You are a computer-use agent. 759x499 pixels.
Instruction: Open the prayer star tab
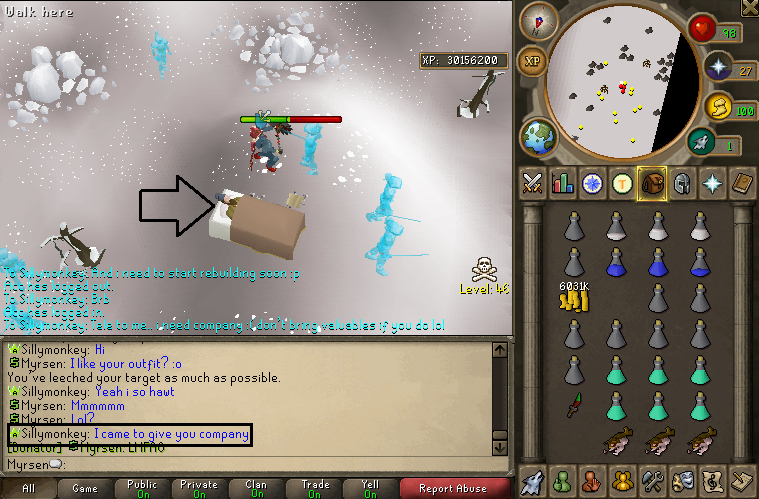(713, 183)
